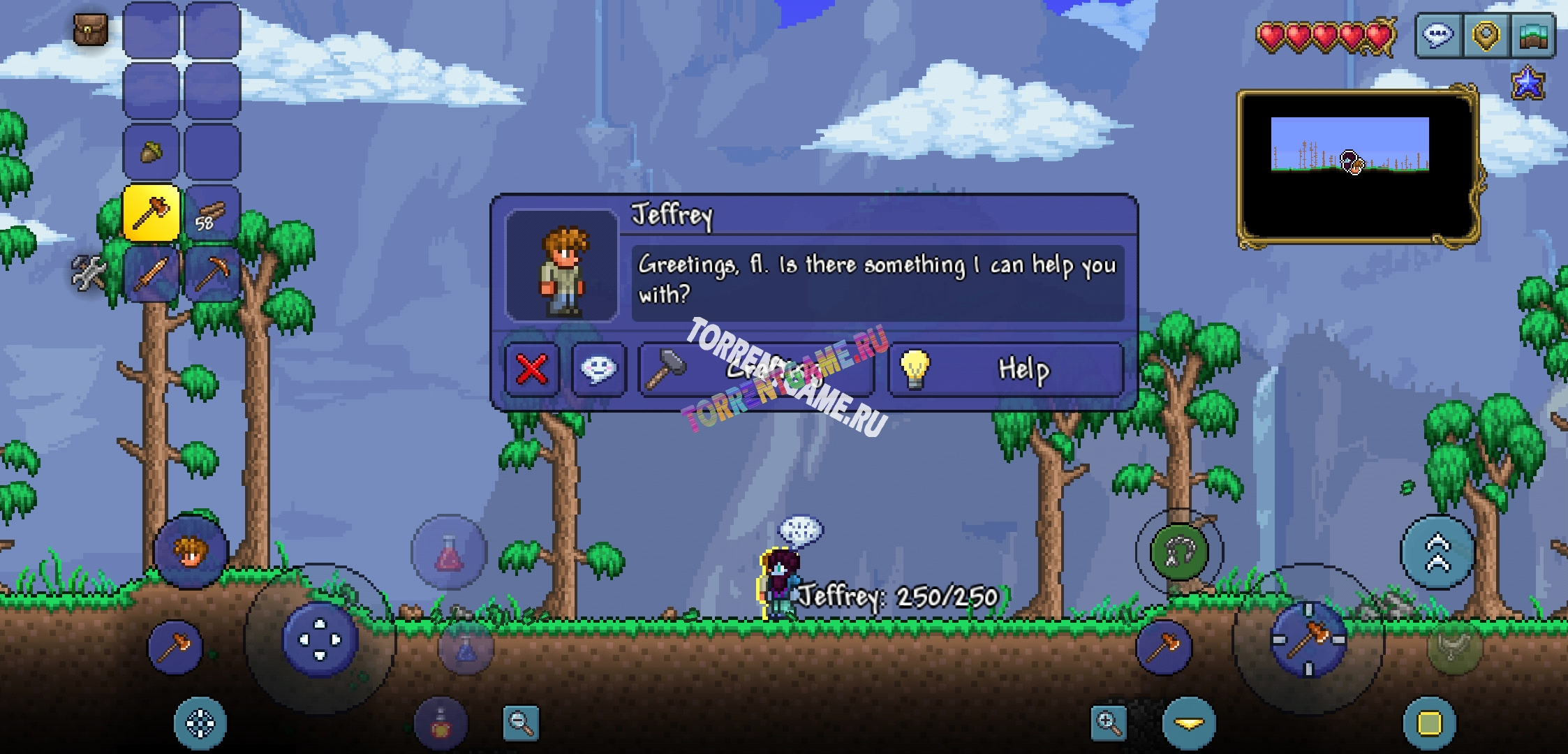Use the red healing potion quick button

coord(449,552)
